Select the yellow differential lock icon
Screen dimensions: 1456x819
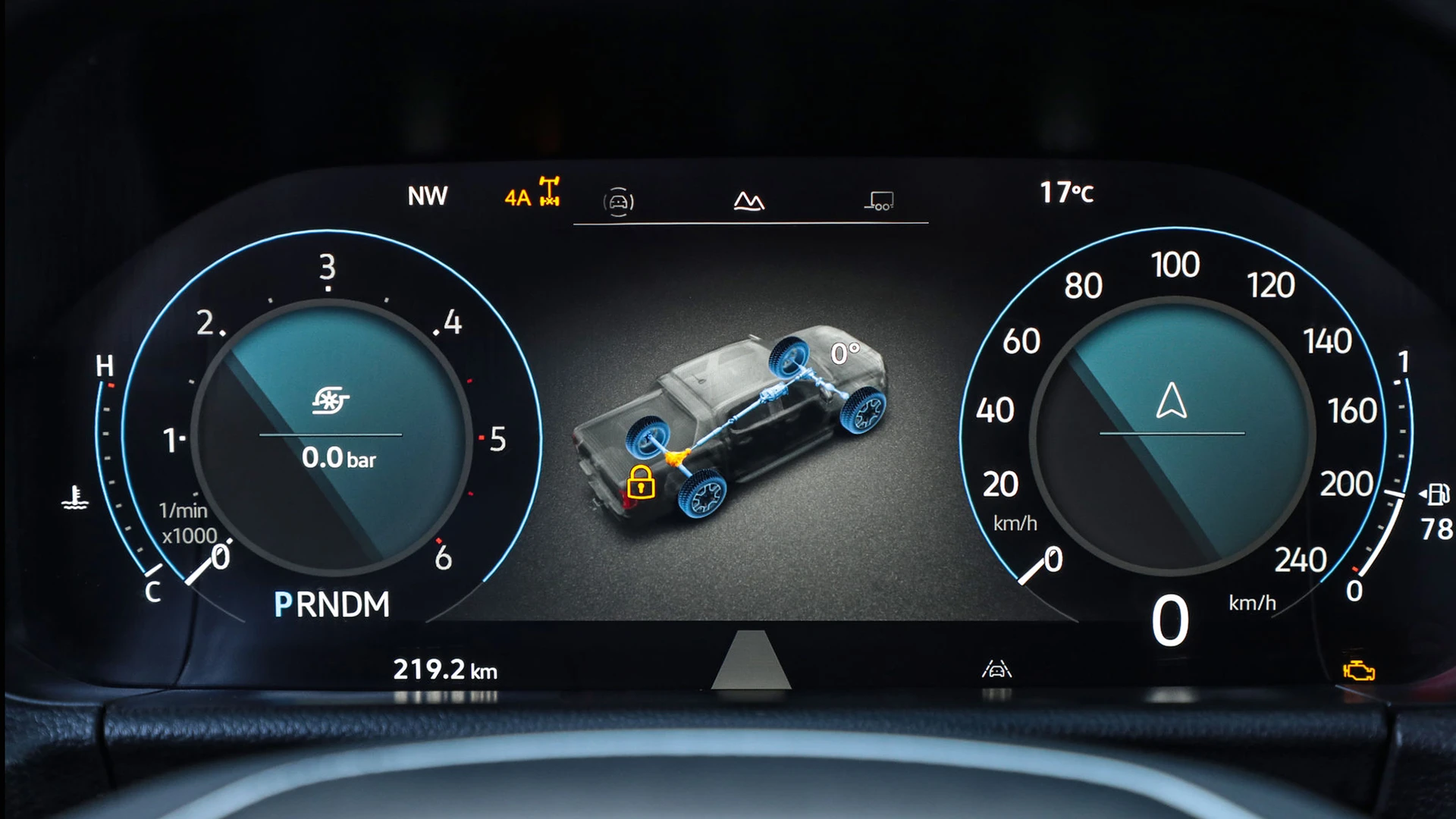pyautogui.click(x=641, y=482)
